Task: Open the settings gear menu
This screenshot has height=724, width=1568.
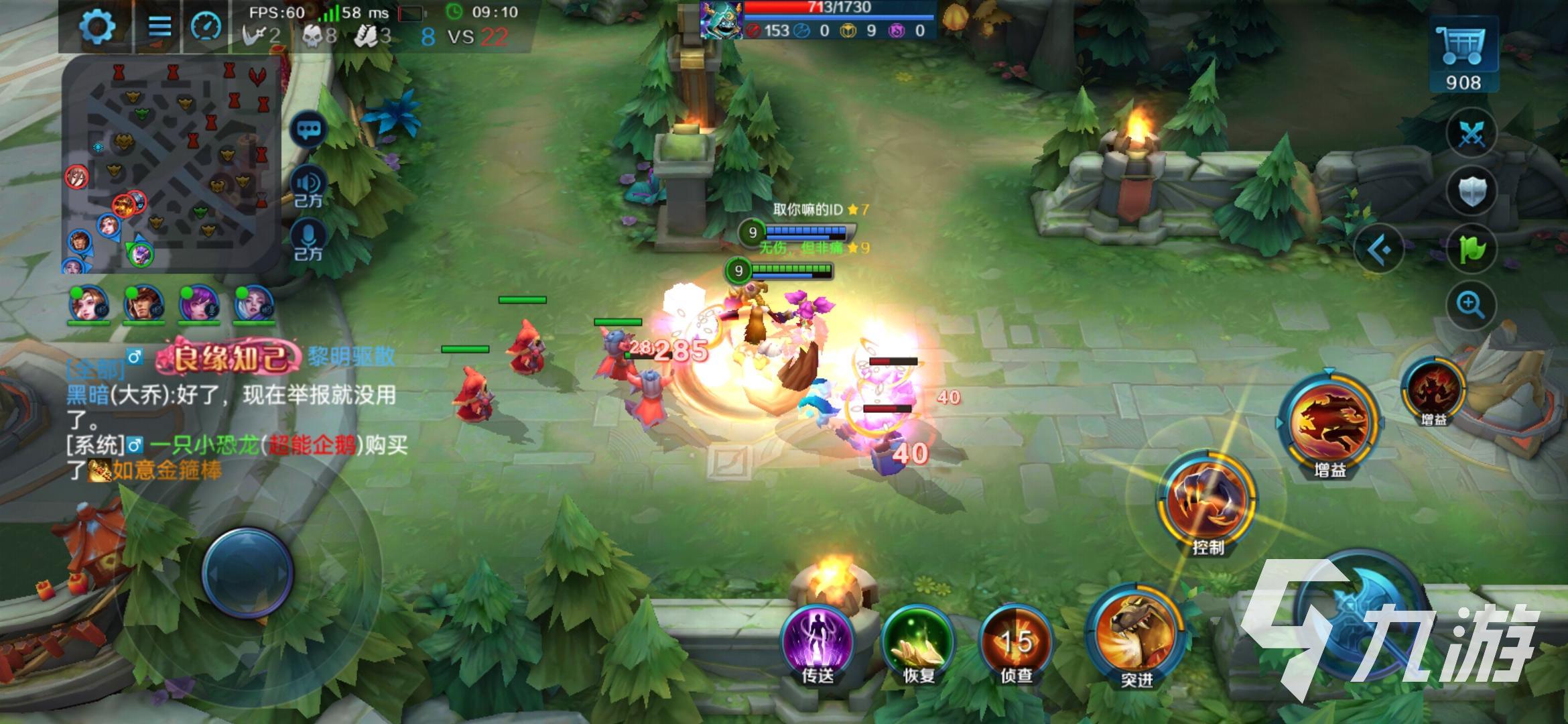Action: (x=97, y=27)
